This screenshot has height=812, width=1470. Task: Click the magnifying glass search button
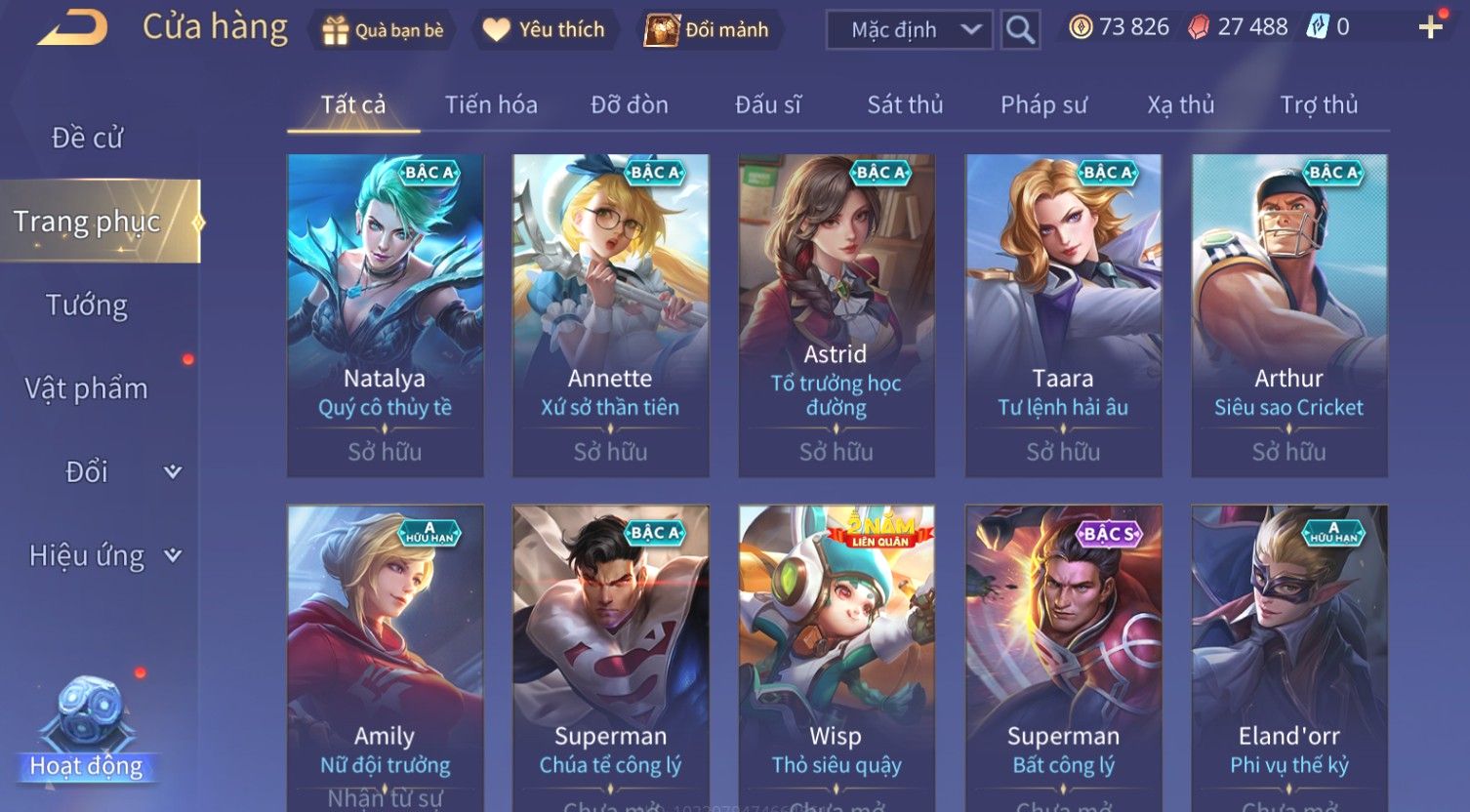click(x=1020, y=30)
